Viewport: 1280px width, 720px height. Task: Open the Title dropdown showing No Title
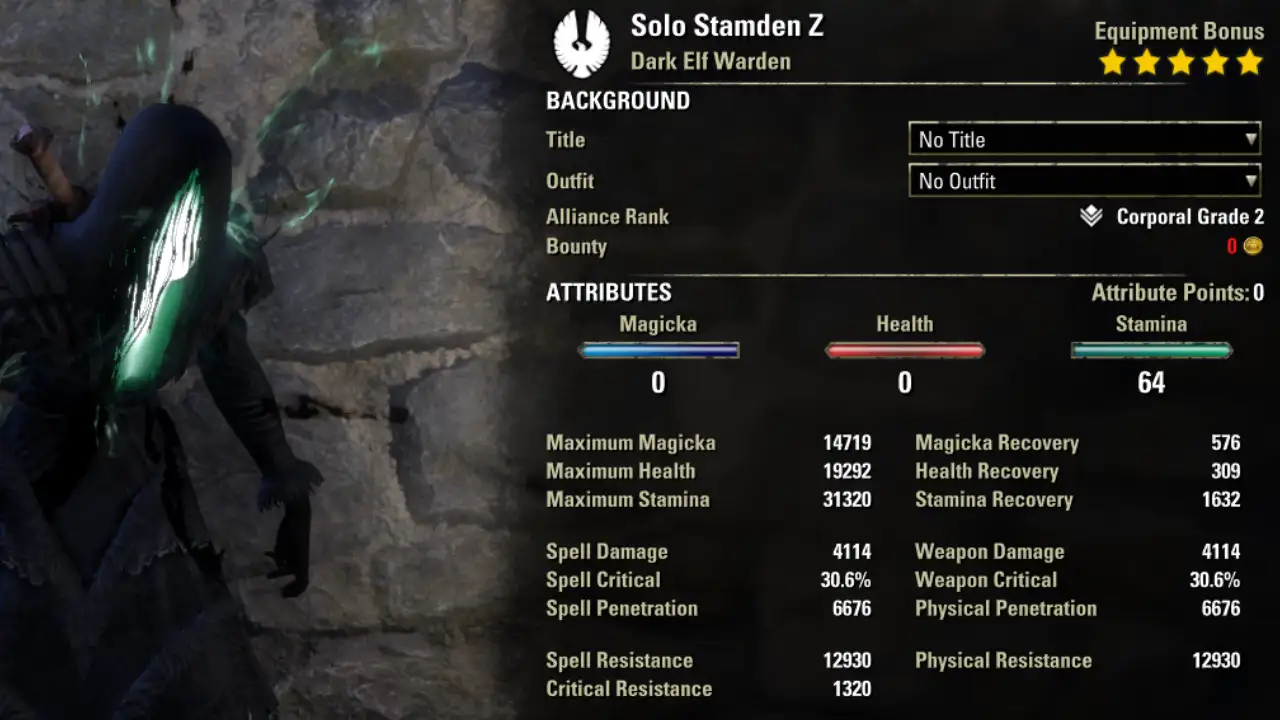[x=1084, y=139]
